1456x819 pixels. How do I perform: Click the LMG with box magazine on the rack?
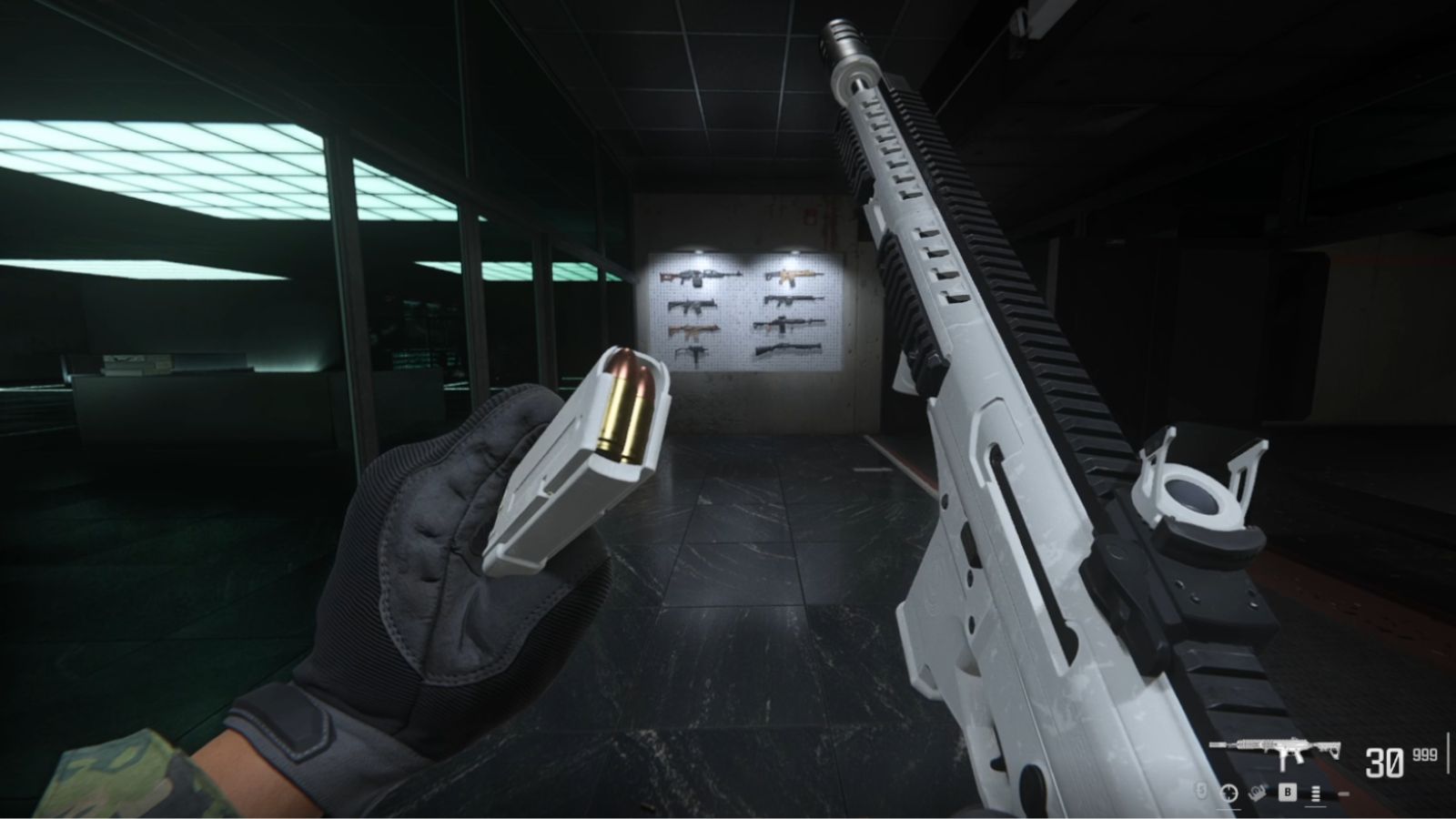[x=696, y=278]
